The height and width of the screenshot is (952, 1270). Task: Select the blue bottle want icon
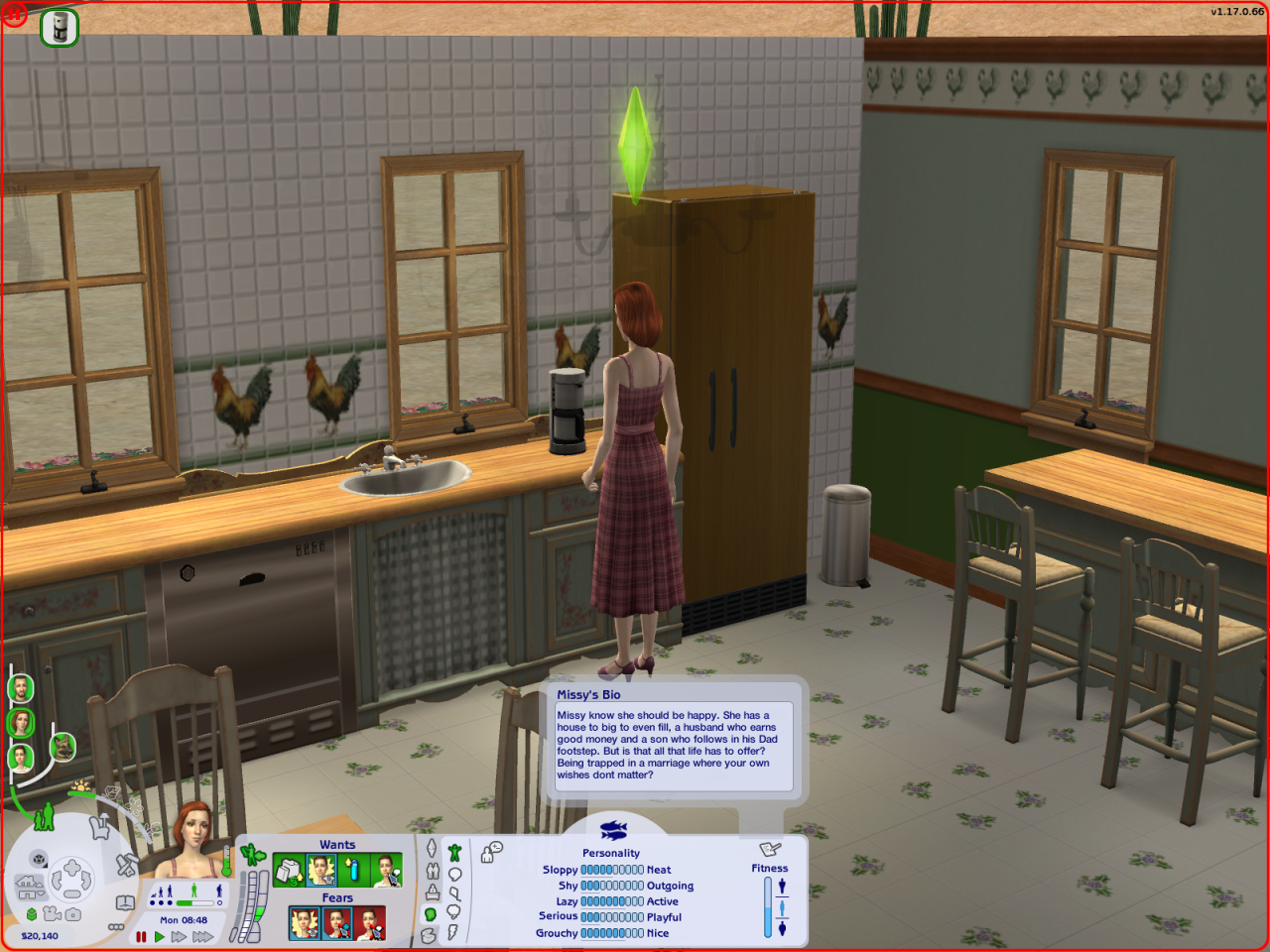tap(353, 871)
